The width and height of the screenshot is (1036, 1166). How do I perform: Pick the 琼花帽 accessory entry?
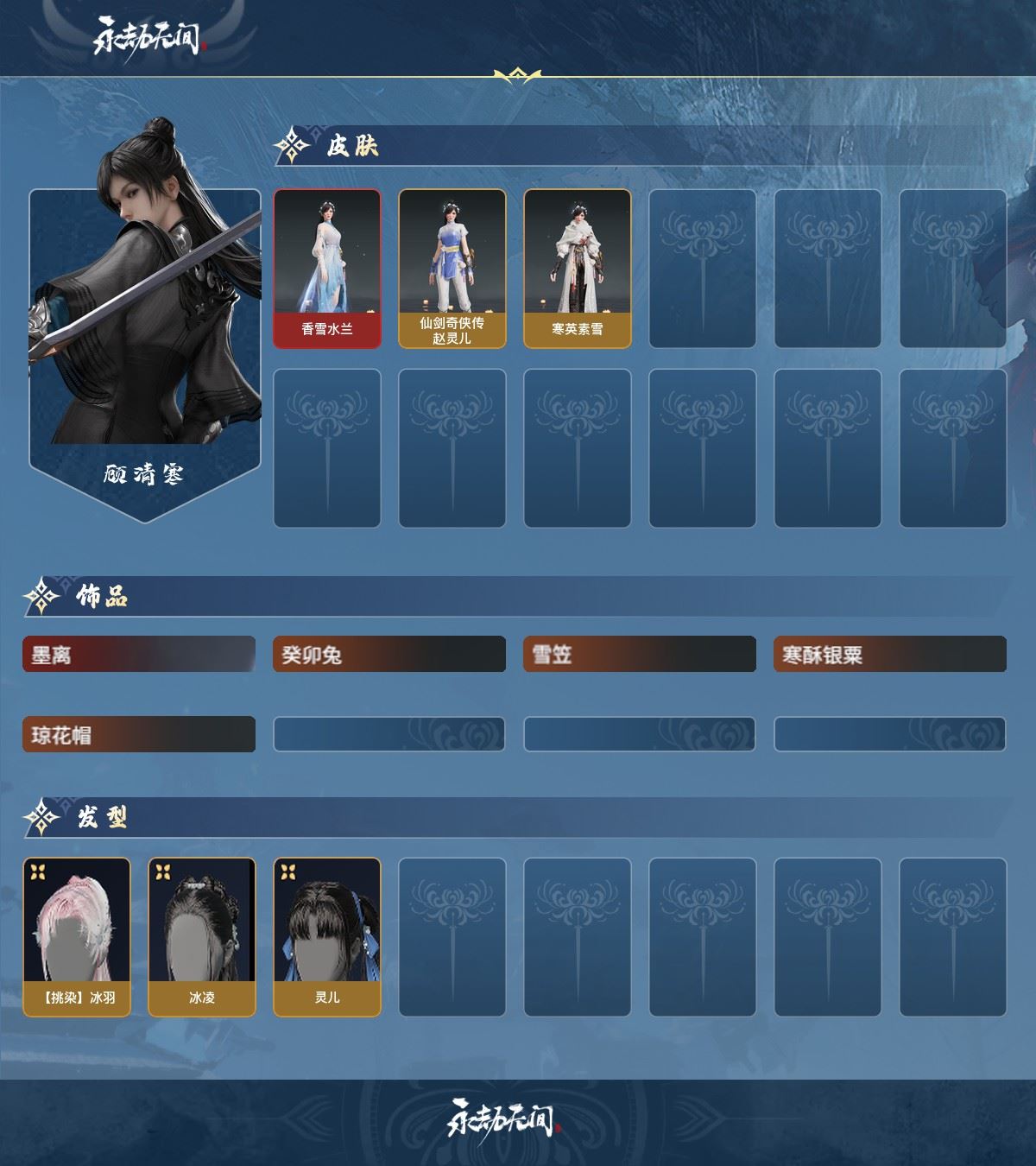(139, 735)
